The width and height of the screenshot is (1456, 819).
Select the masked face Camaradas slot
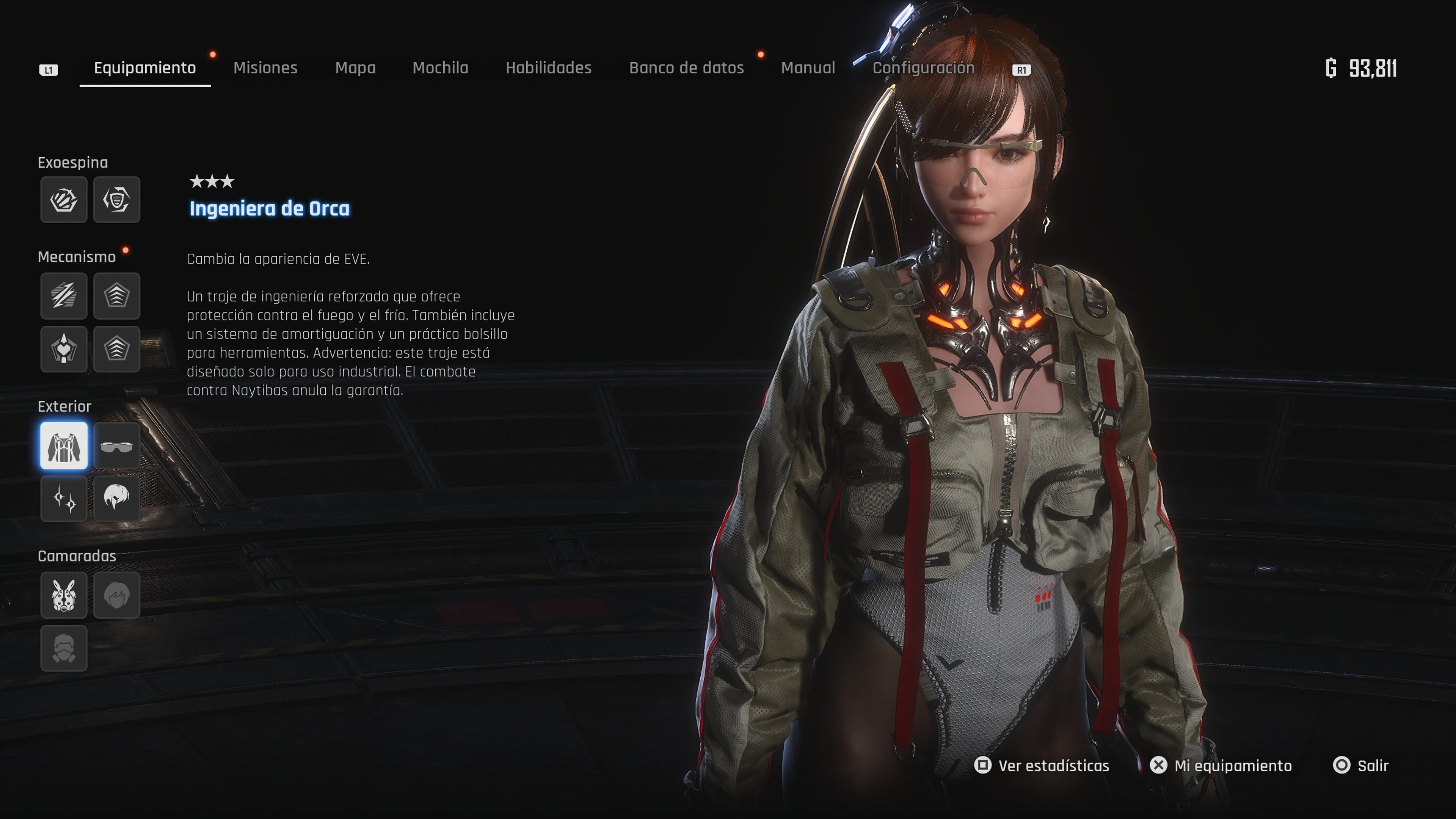64,648
